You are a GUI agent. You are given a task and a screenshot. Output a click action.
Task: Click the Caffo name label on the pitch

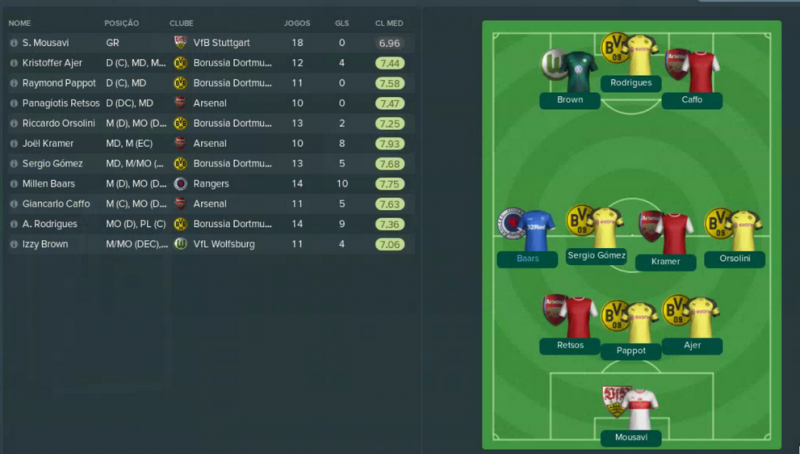(692, 100)
